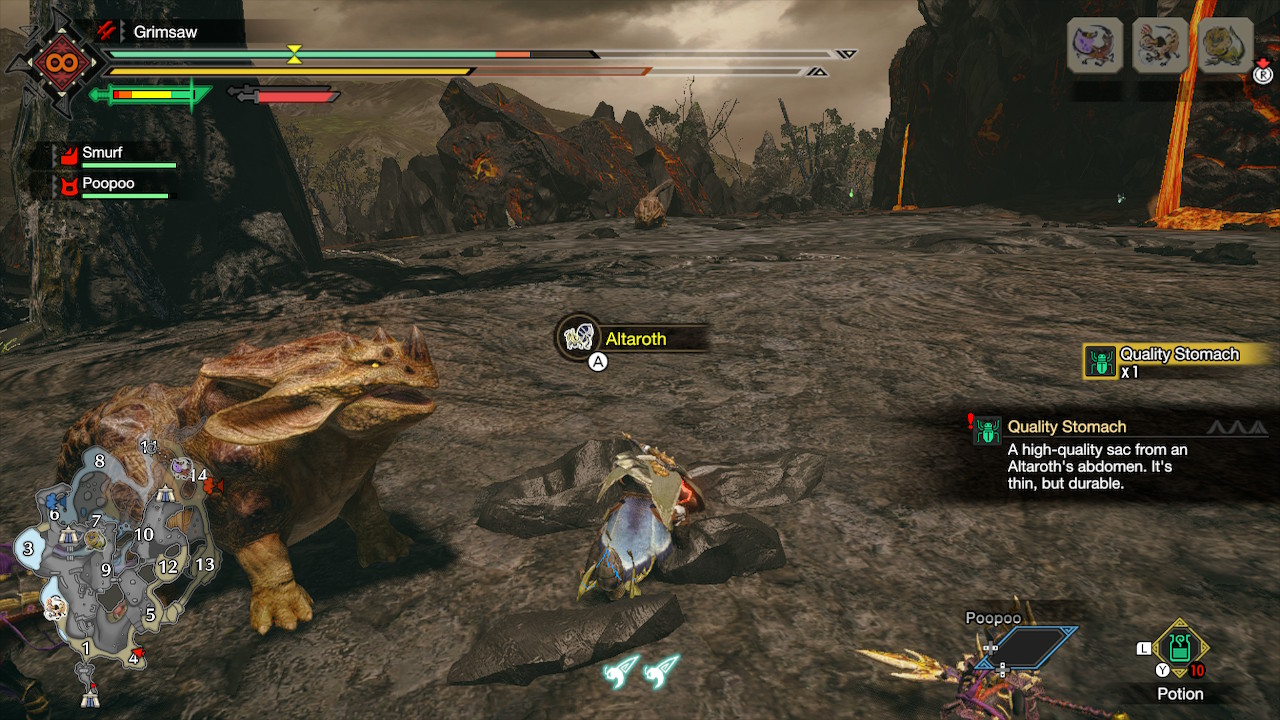Select the yellow monster marker near area 7
This screenshot has height=720, width=1280.
pos(95,539)
